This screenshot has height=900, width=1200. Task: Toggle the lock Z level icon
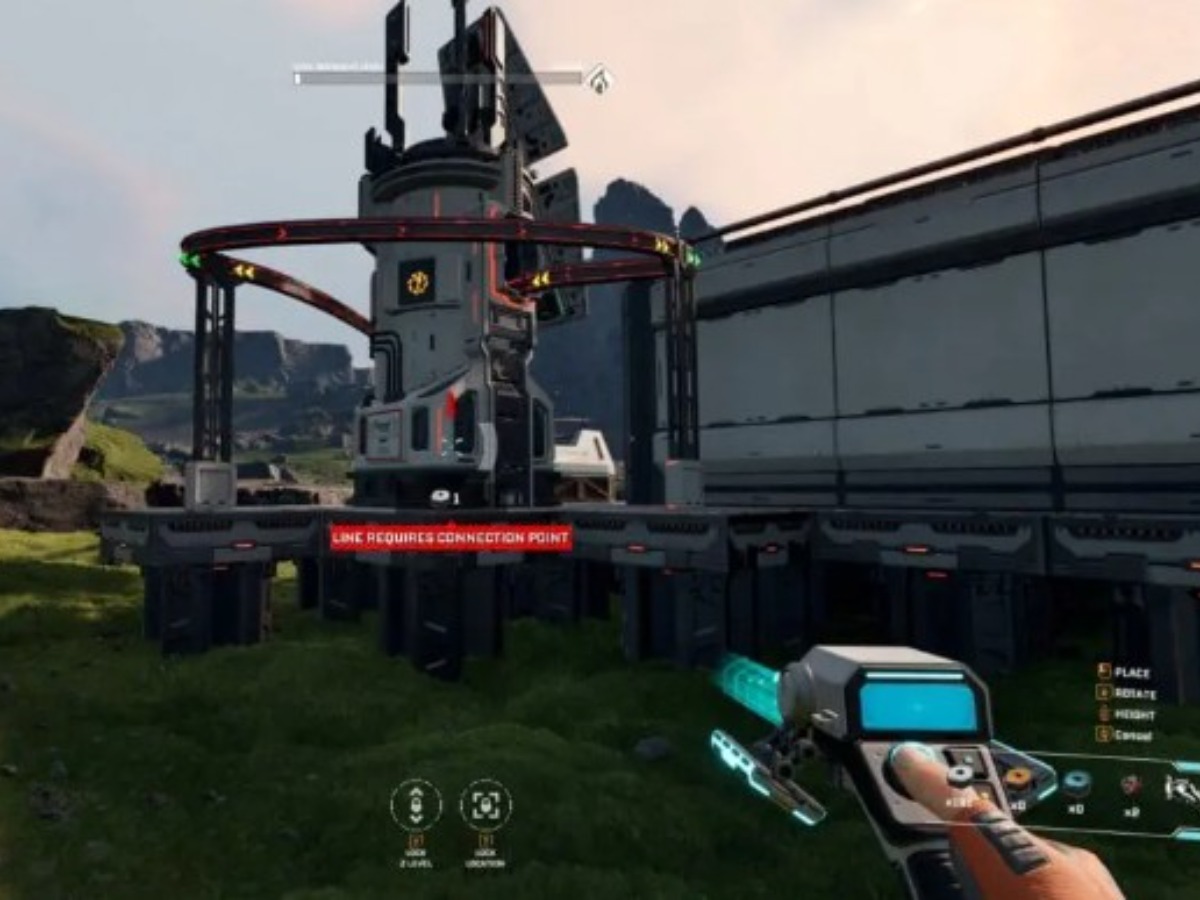[x=416, y=805]
